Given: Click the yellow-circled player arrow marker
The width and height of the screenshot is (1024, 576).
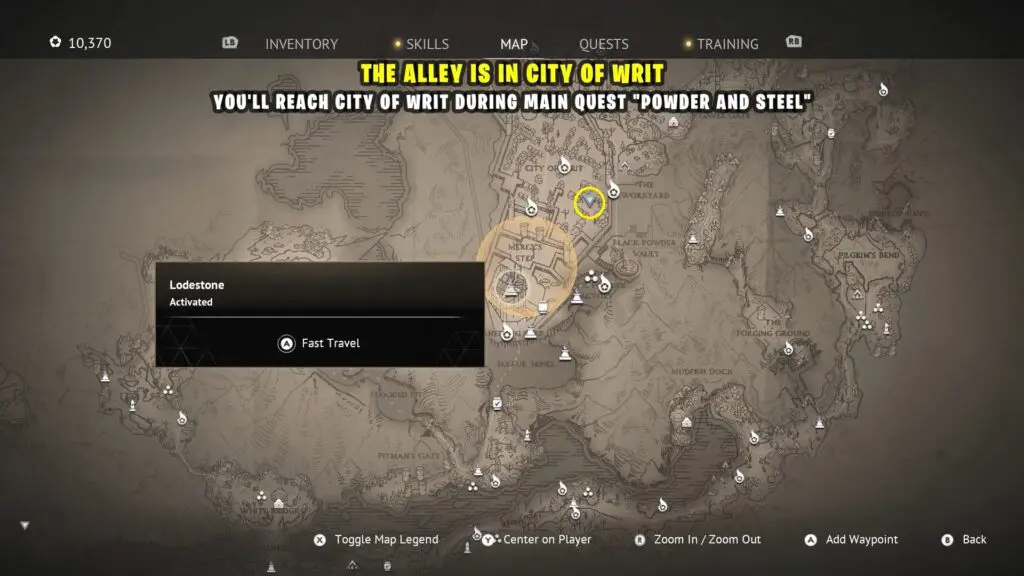Looking at the screenshot, I should [x=590, y=202].
